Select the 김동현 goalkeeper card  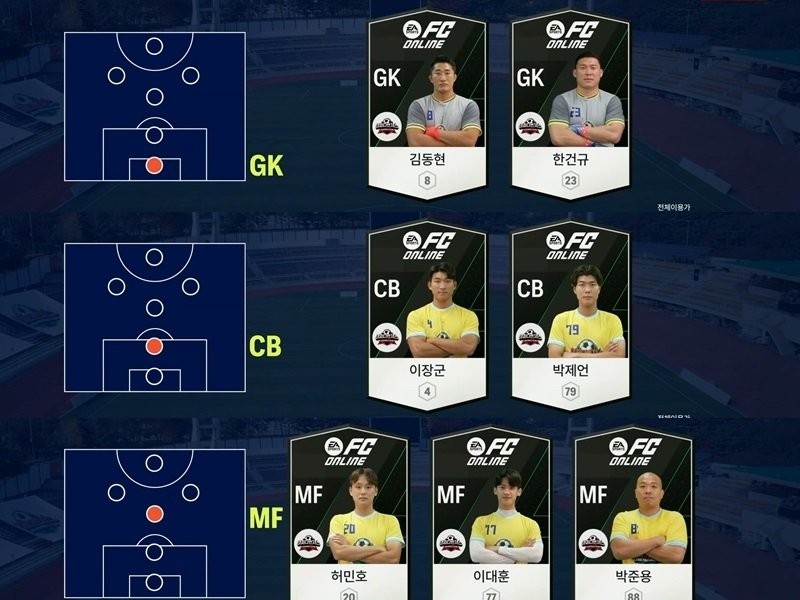(427, 105)
